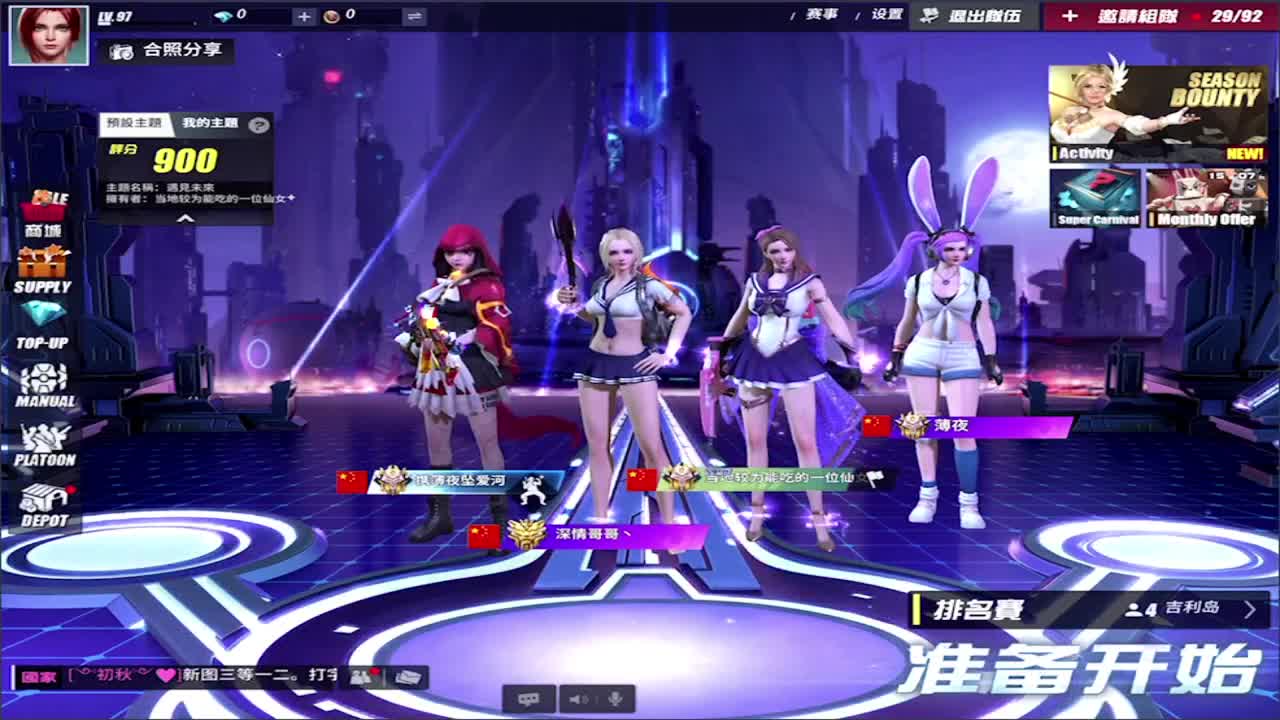
Task: Open the Season Bounty Activity banner
Action: tap(1155, 110)
